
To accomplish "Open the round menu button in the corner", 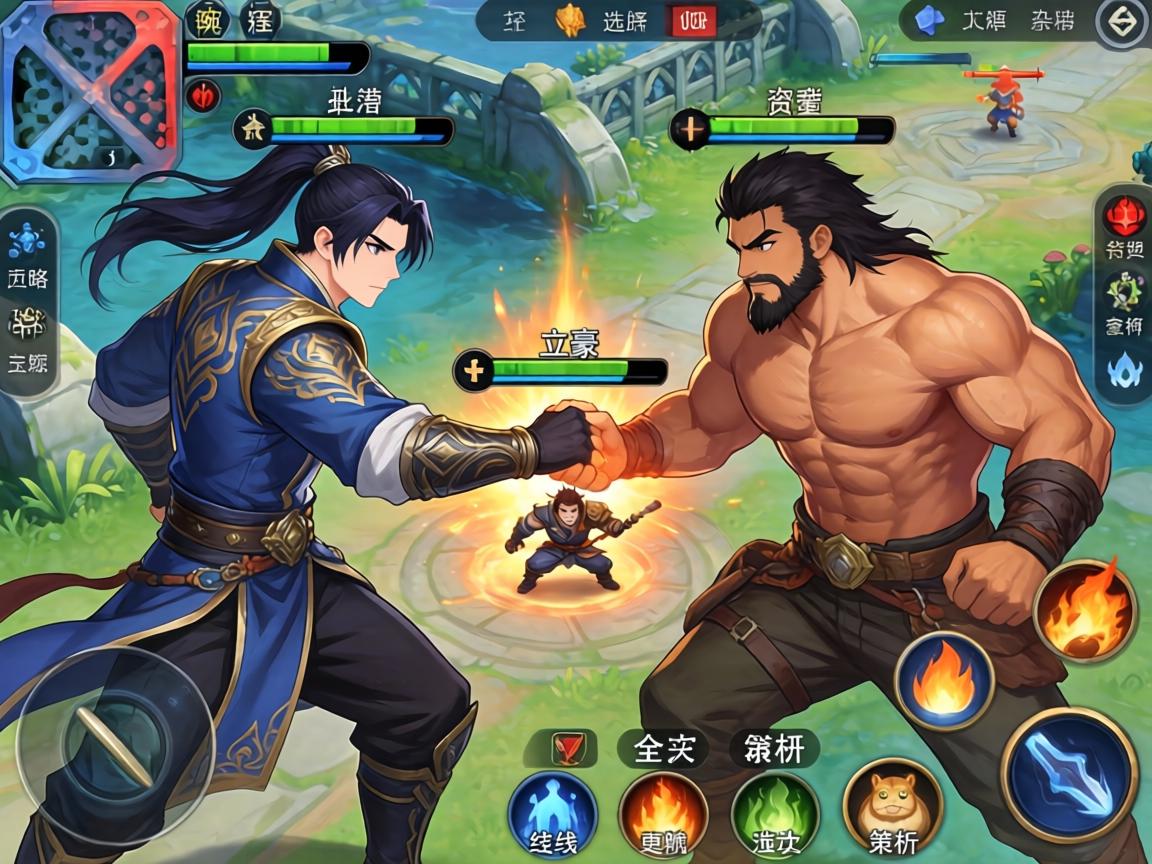I will pos(1121,22).
